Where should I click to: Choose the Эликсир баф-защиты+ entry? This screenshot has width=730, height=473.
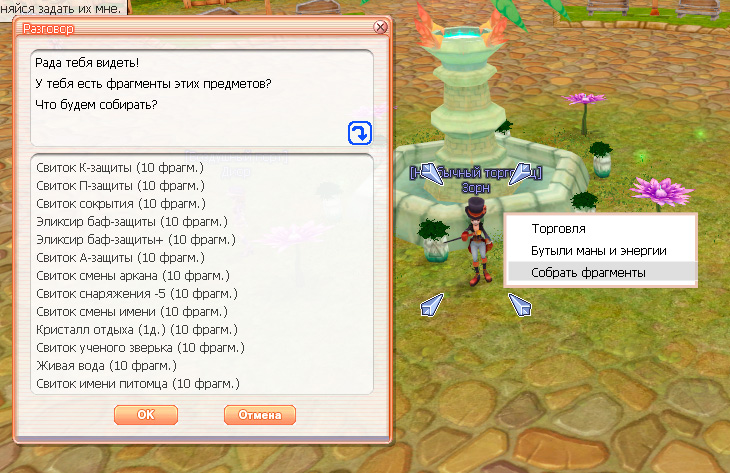click(x=134, y=239)
